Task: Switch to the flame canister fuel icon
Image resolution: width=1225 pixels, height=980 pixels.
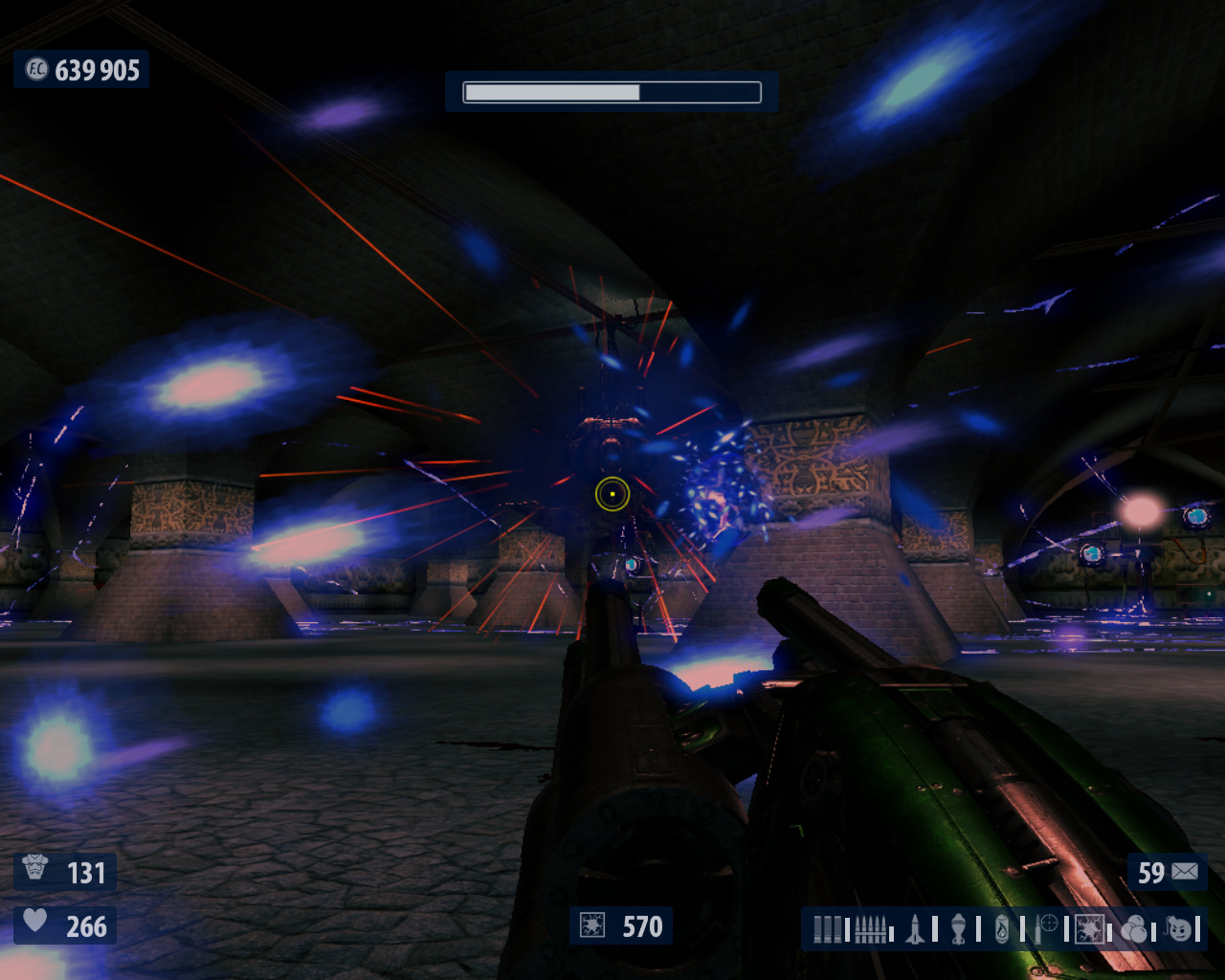Action: tap(1001, 928)
